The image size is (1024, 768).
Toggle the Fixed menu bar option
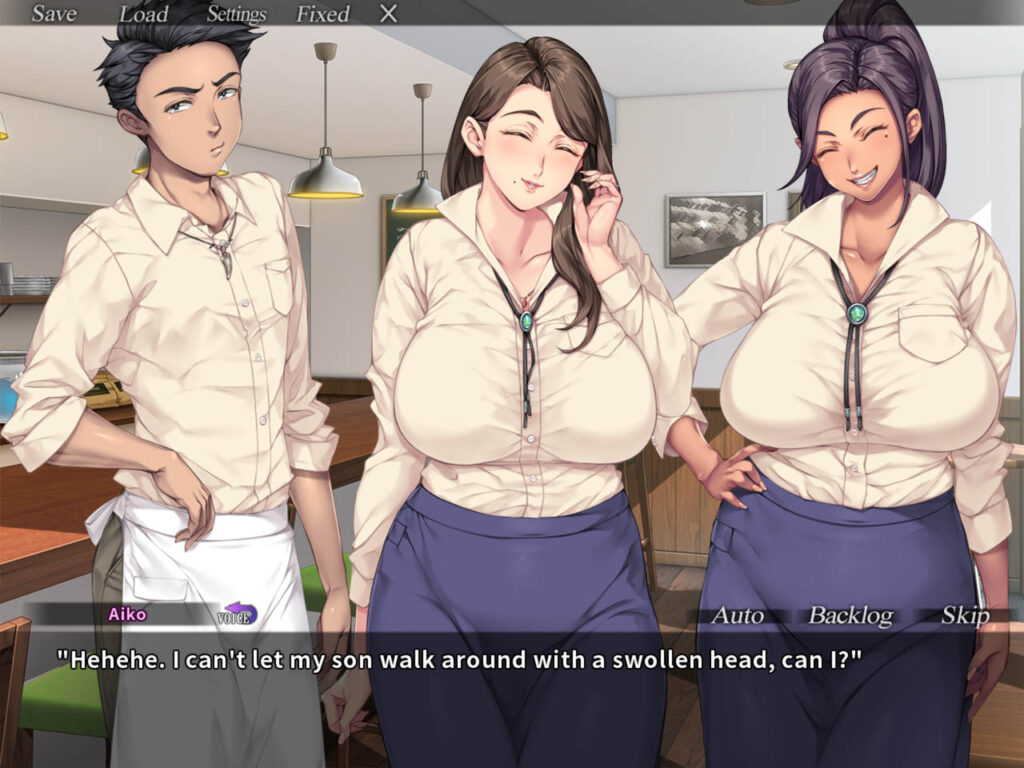click(x=322, y=14)
